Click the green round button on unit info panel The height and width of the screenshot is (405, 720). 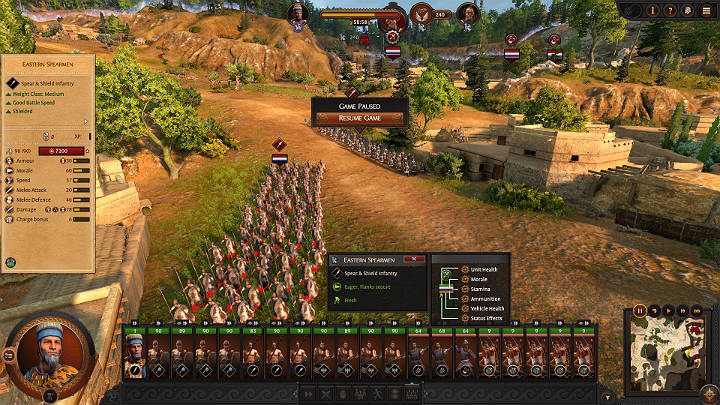[x=11, y=263]
